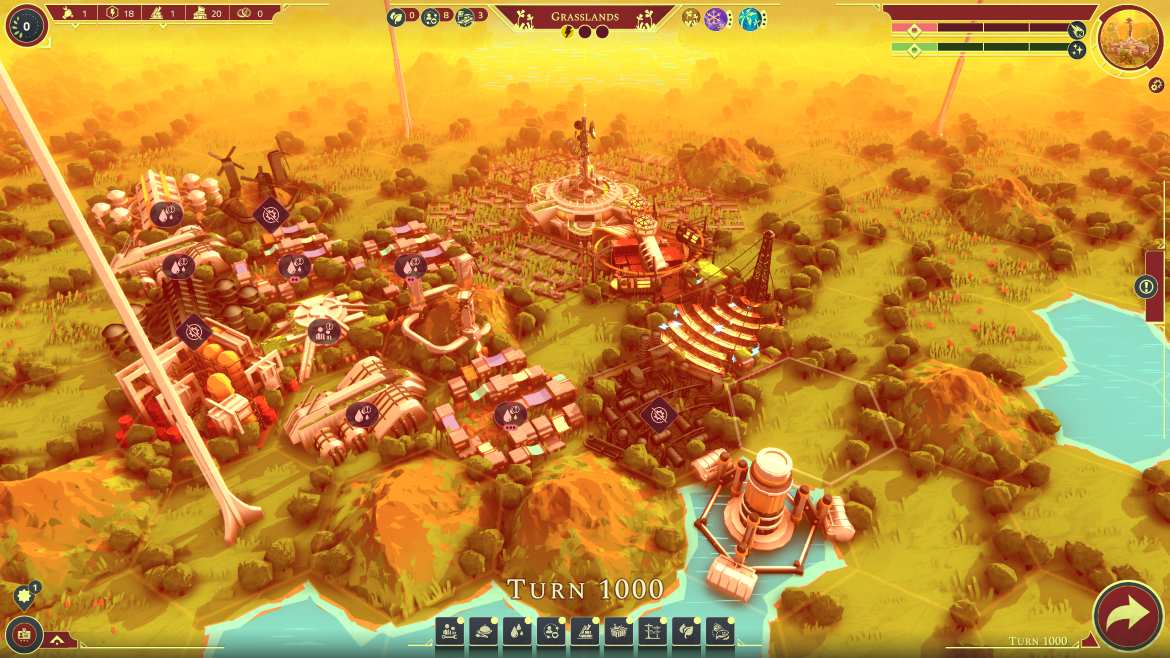1170x658 pixels.
Task: Click the sun notification badge
Action: point(24,597)
